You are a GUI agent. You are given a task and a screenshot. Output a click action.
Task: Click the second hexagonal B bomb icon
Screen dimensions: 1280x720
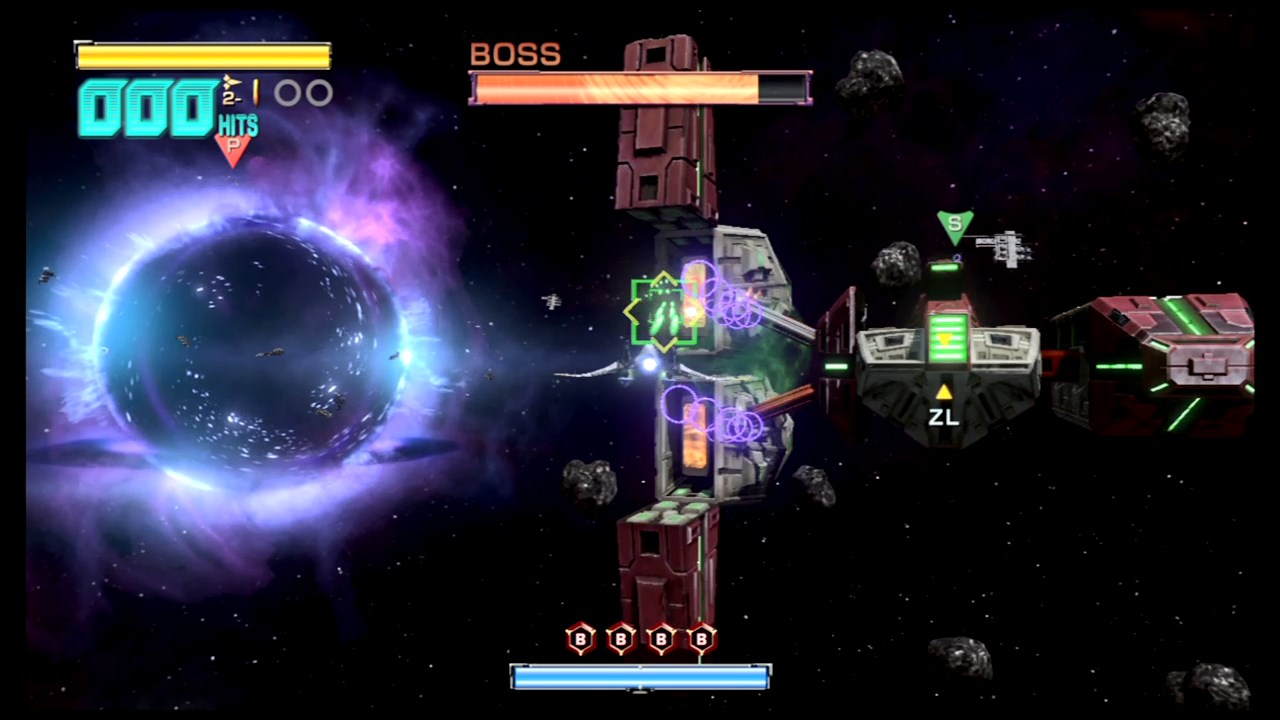620,639
